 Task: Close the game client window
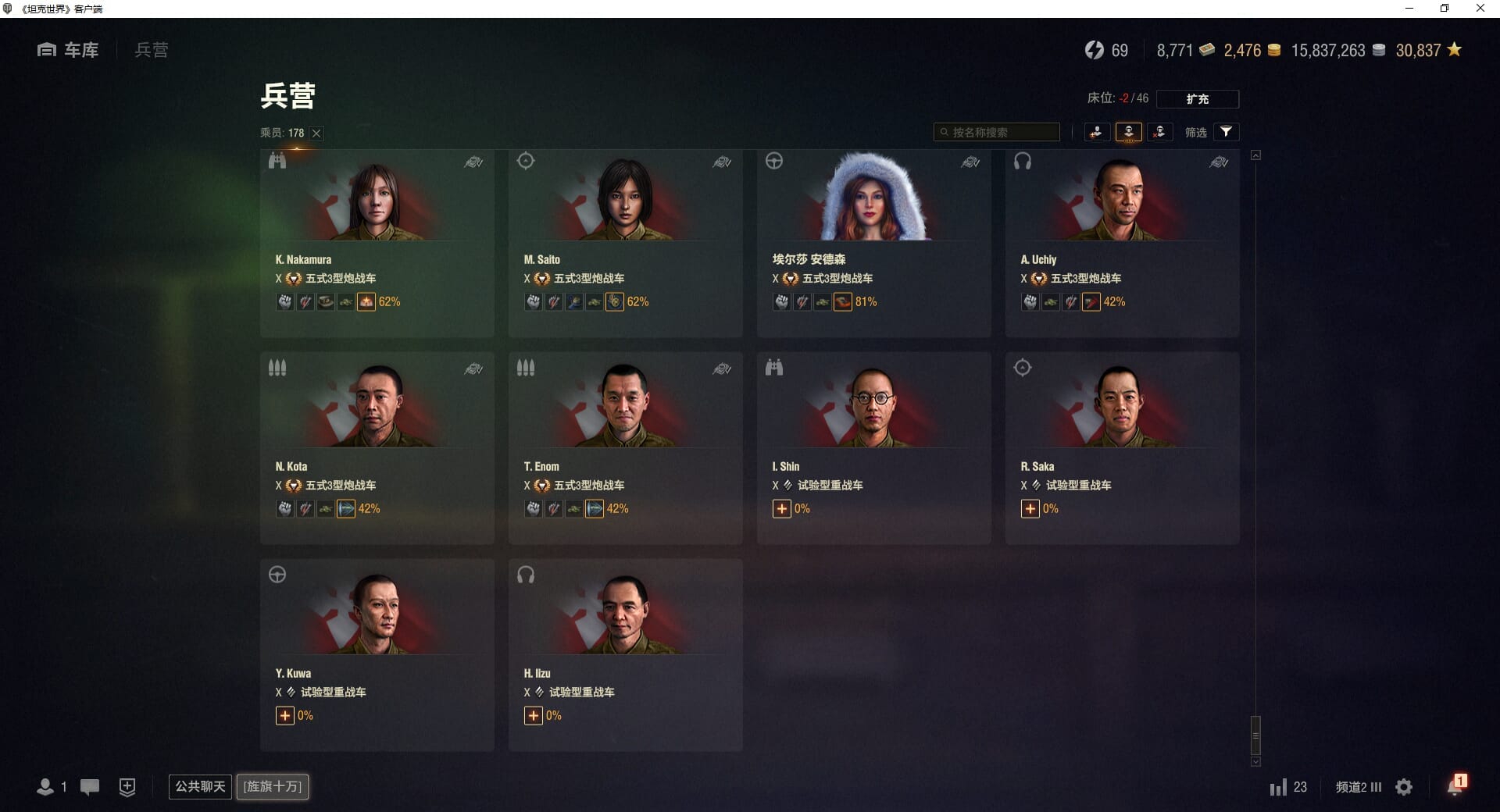pyautogui.click(x=1480, y=9)
